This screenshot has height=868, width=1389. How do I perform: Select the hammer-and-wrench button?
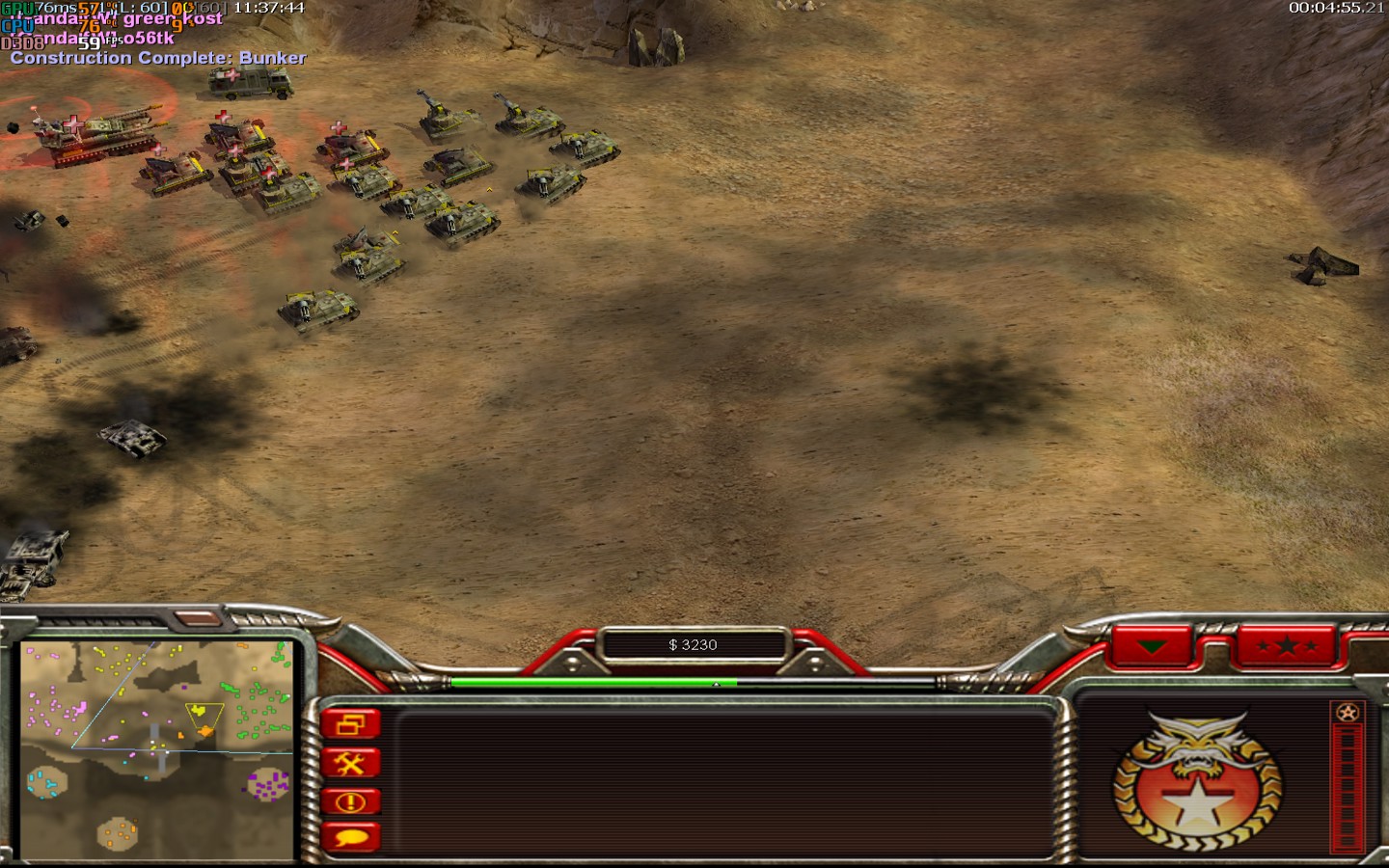point(350,764)
